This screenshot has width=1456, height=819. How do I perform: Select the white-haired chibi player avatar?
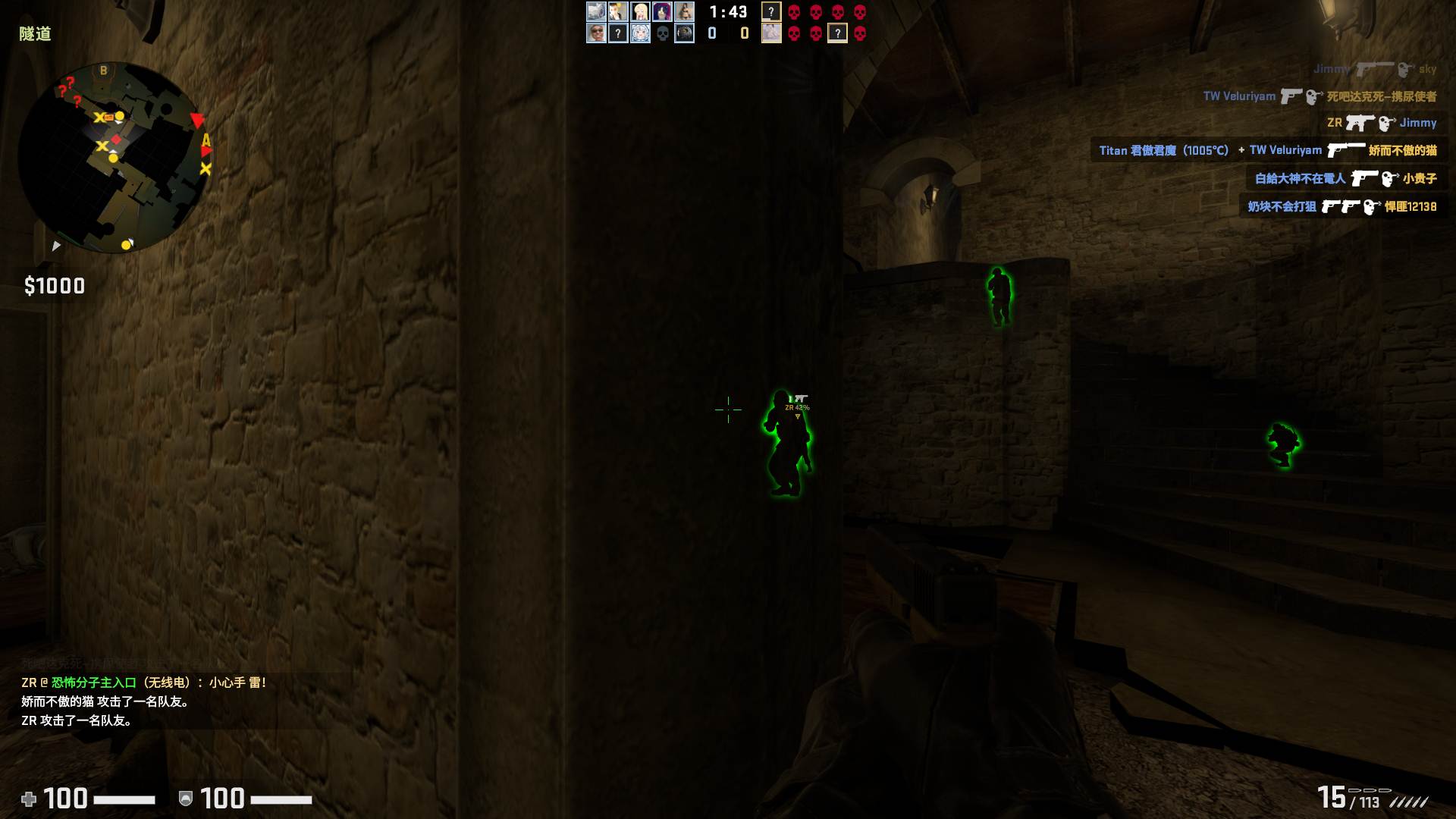click(640, 33)
